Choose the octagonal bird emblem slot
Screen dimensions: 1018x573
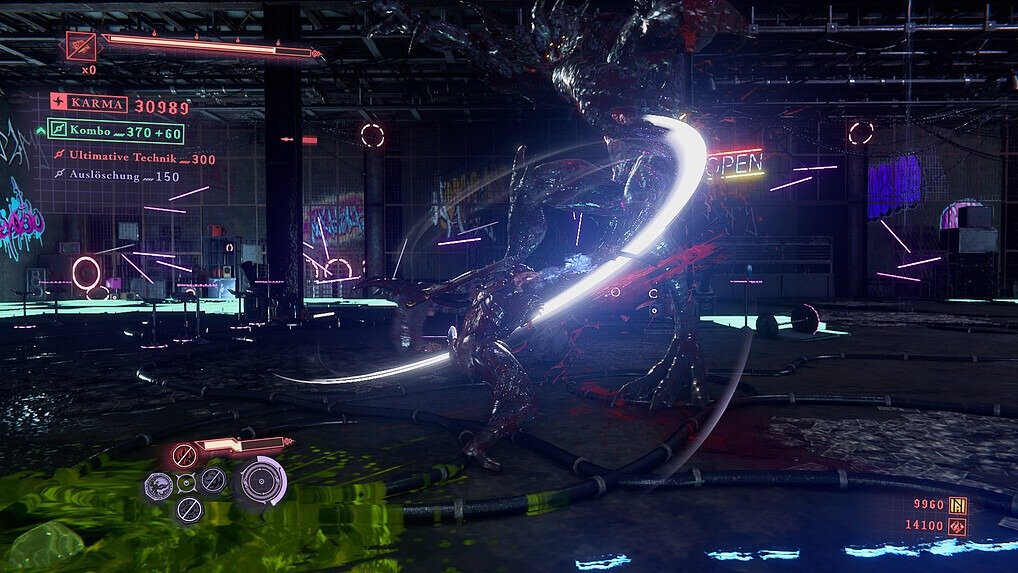pos(158,486)
